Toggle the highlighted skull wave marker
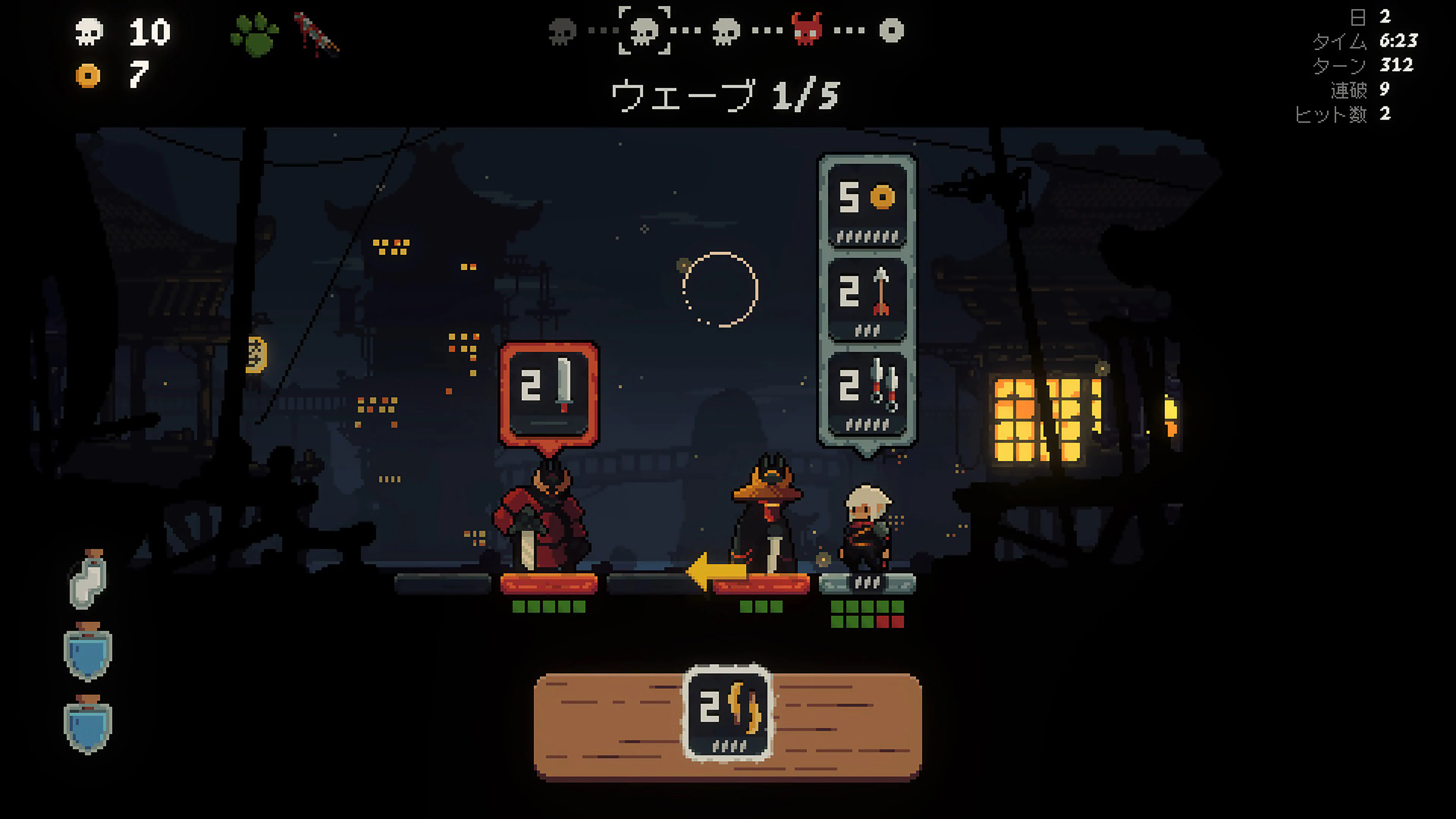 coord(644,31)
